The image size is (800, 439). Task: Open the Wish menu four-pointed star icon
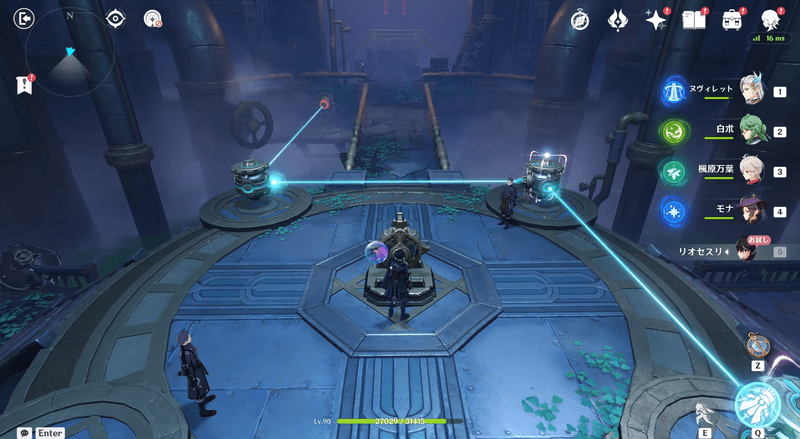pyautogui.click(x=656, y=19)
